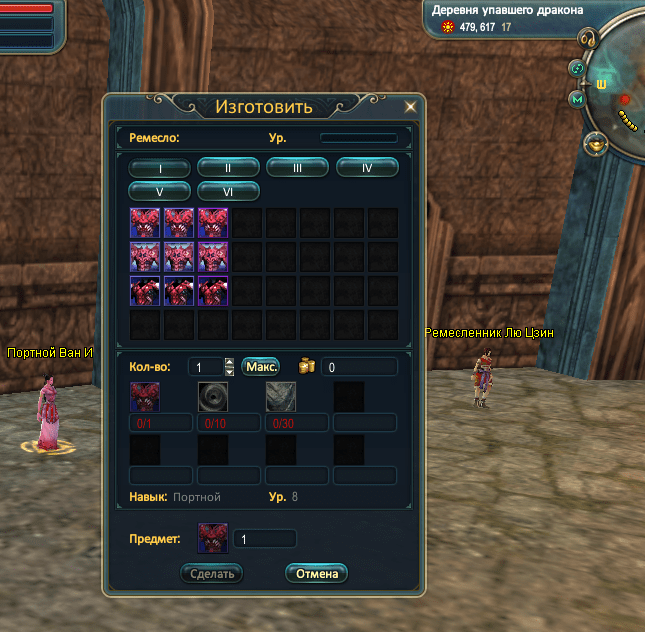Select the grey cloth material requiring 30
The height and width of the screenshot is (632, 645).
pos(280,397)
